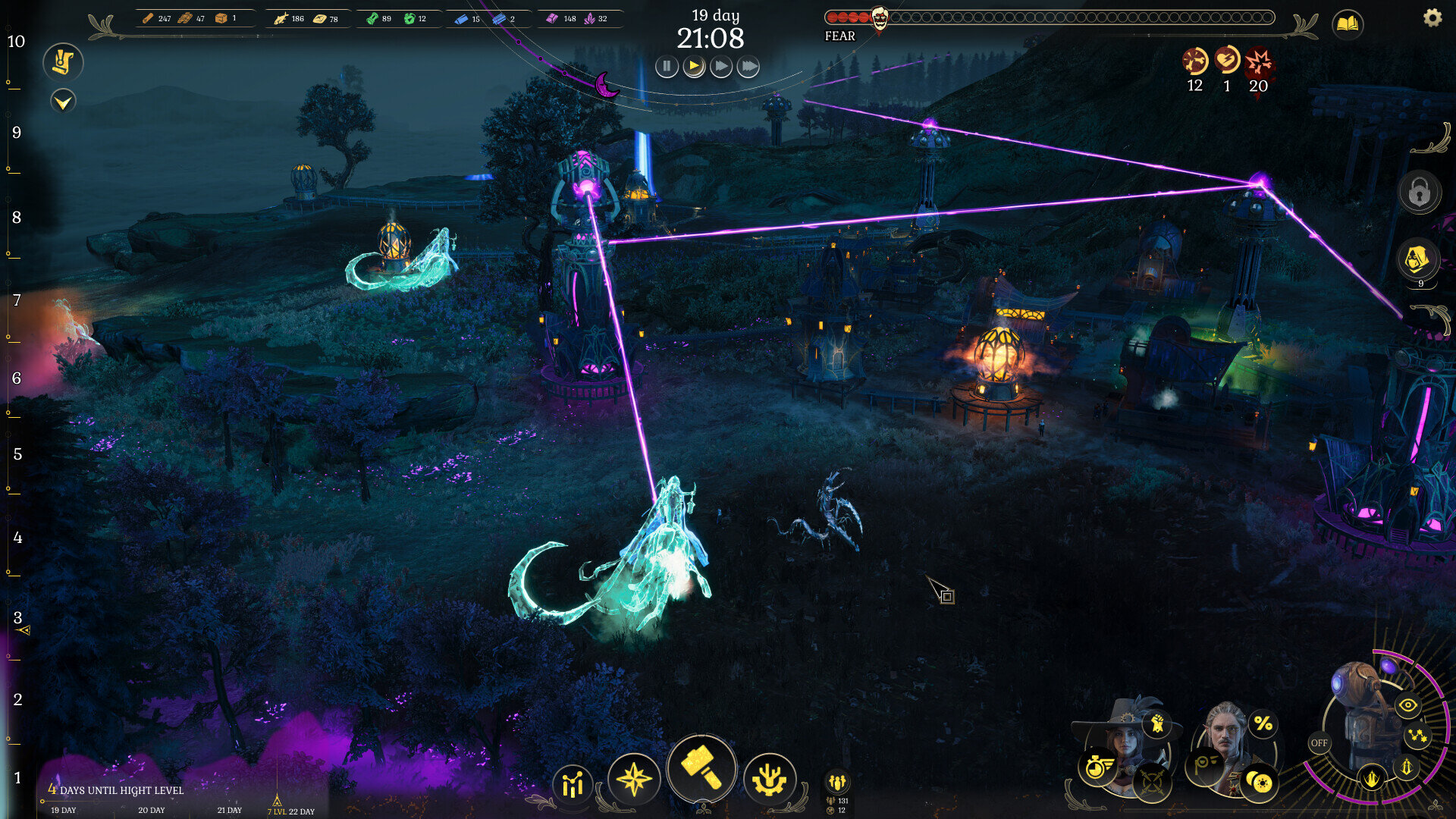
Task: Open the scroll icon in top-left
Action: 63,62
